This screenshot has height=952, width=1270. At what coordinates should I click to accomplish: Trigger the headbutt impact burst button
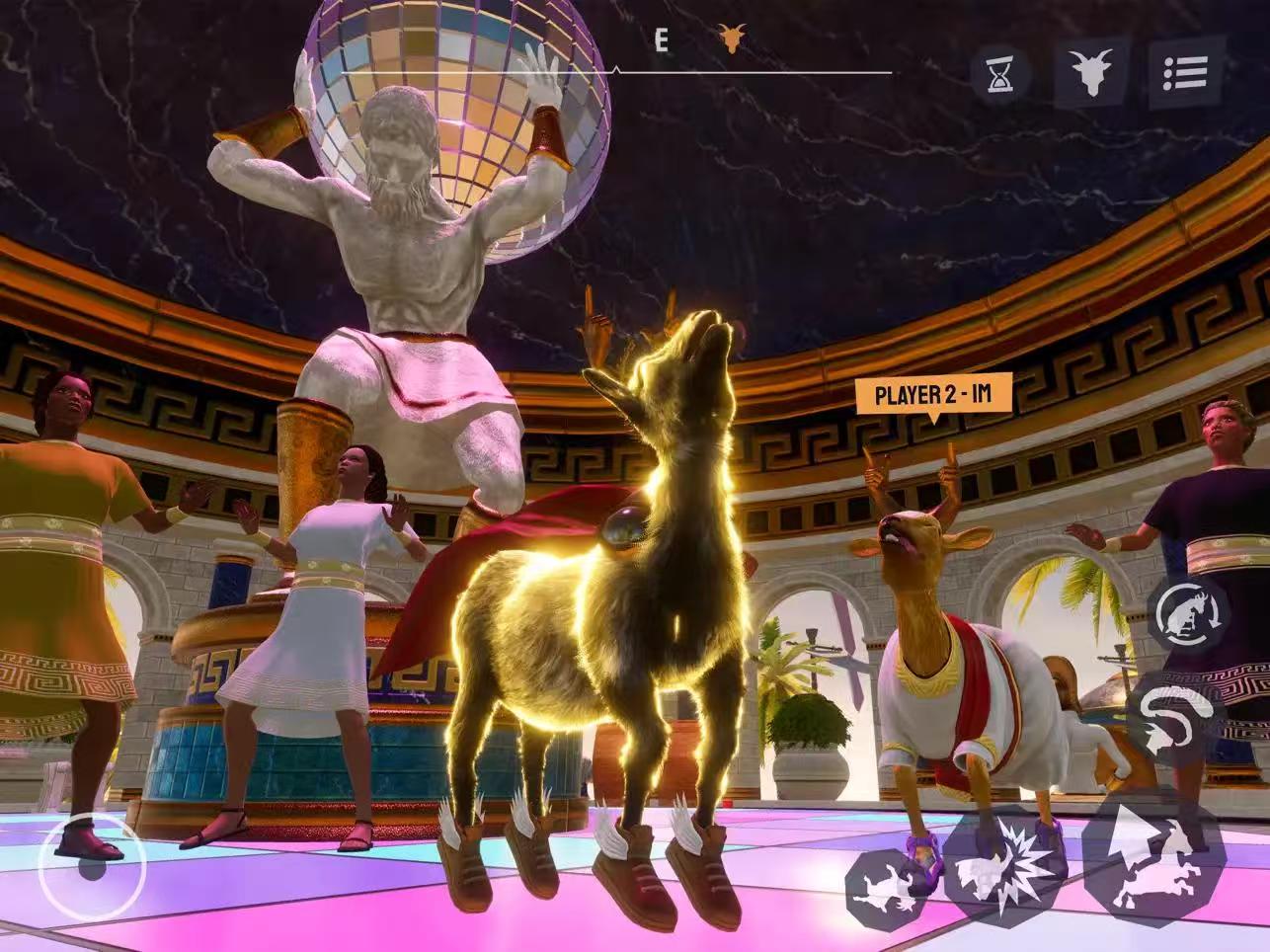(999, 863)
